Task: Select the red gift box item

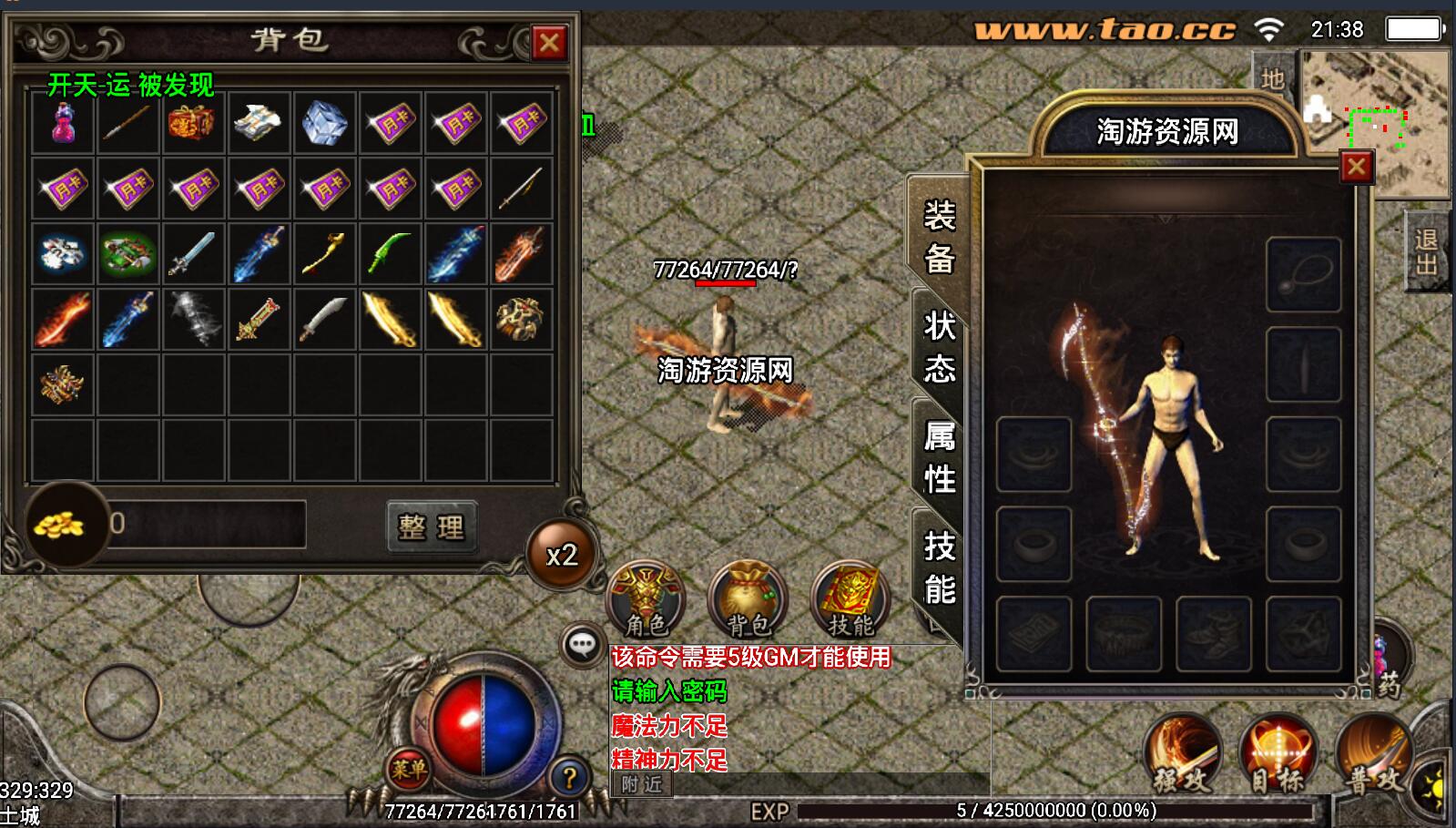Action: 192,122
